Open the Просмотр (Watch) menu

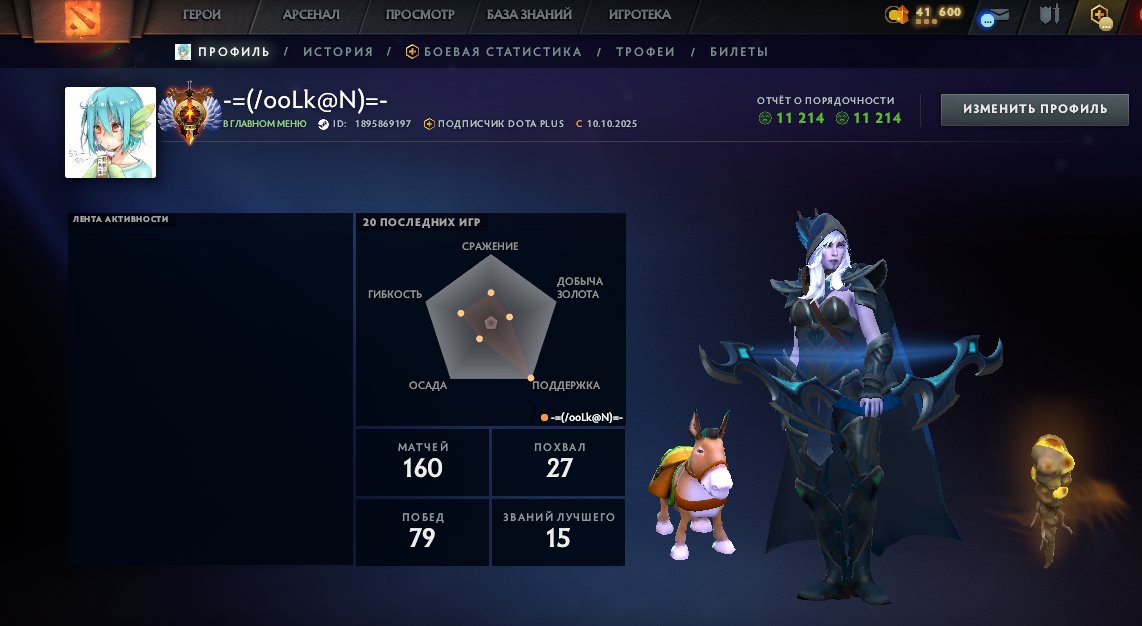[420, 15]
